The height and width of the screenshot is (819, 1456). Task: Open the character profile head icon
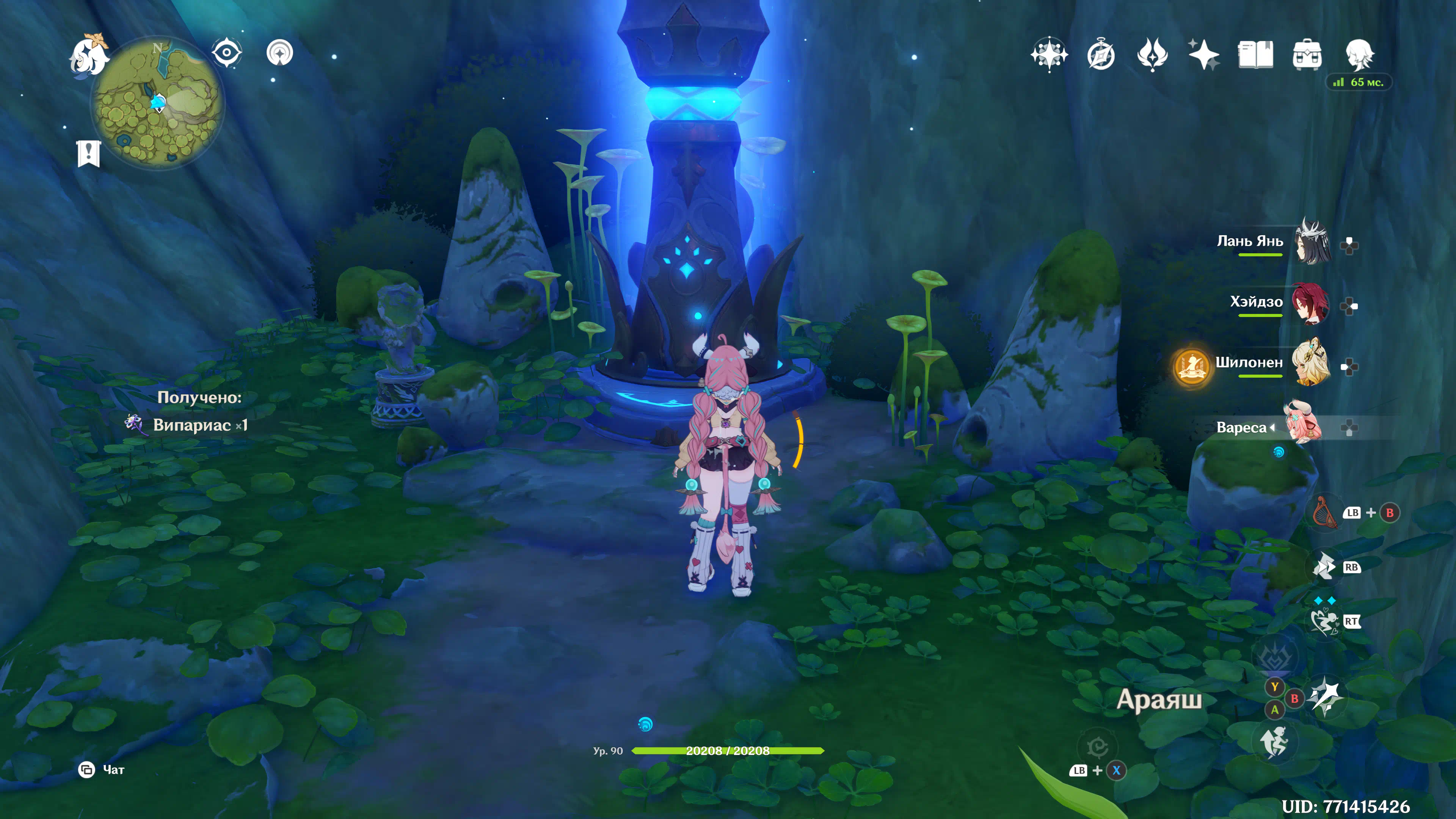click(x=1359, y=55)
